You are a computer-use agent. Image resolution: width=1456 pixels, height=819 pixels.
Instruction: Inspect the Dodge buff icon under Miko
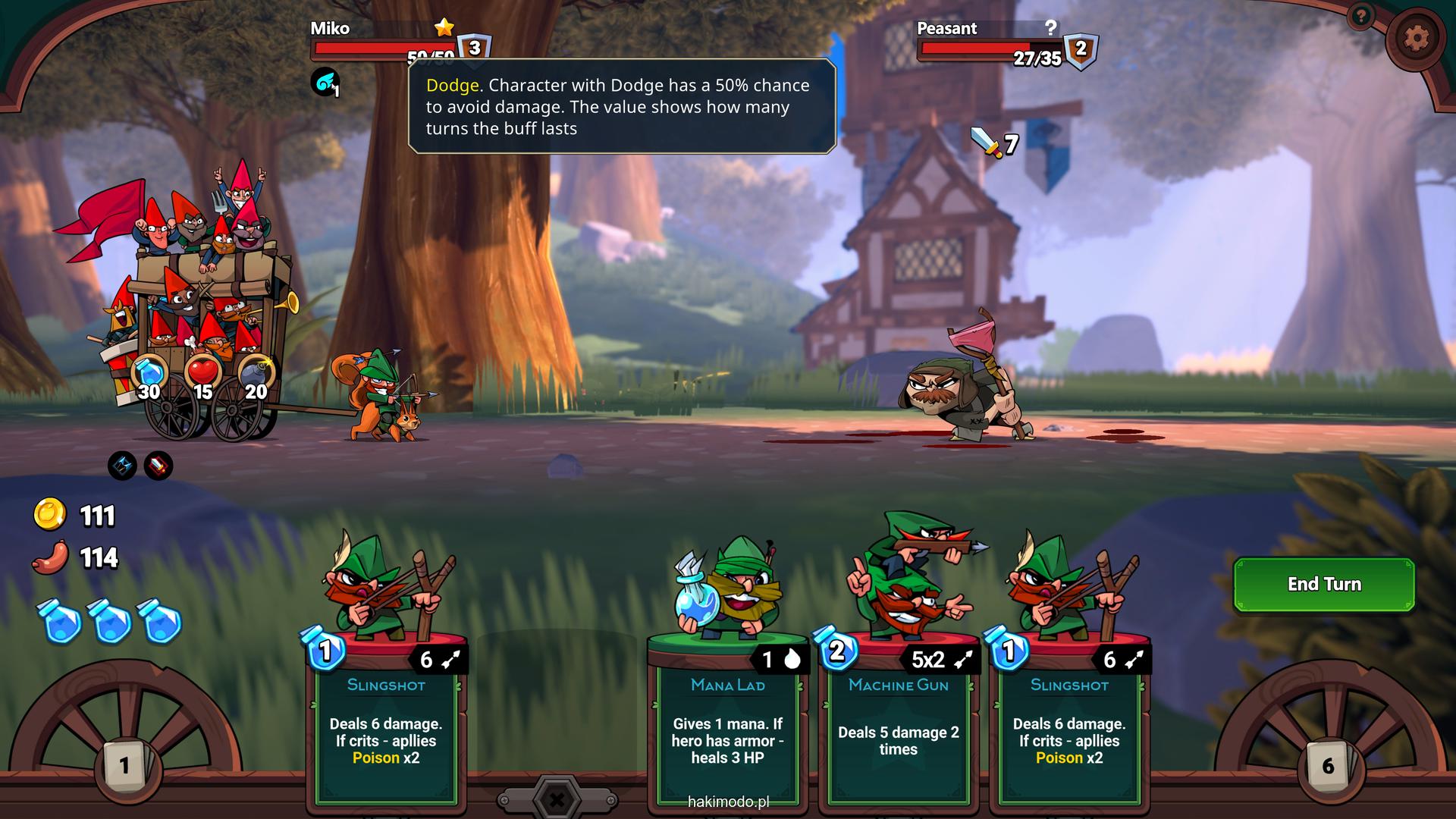click(325, 82)
